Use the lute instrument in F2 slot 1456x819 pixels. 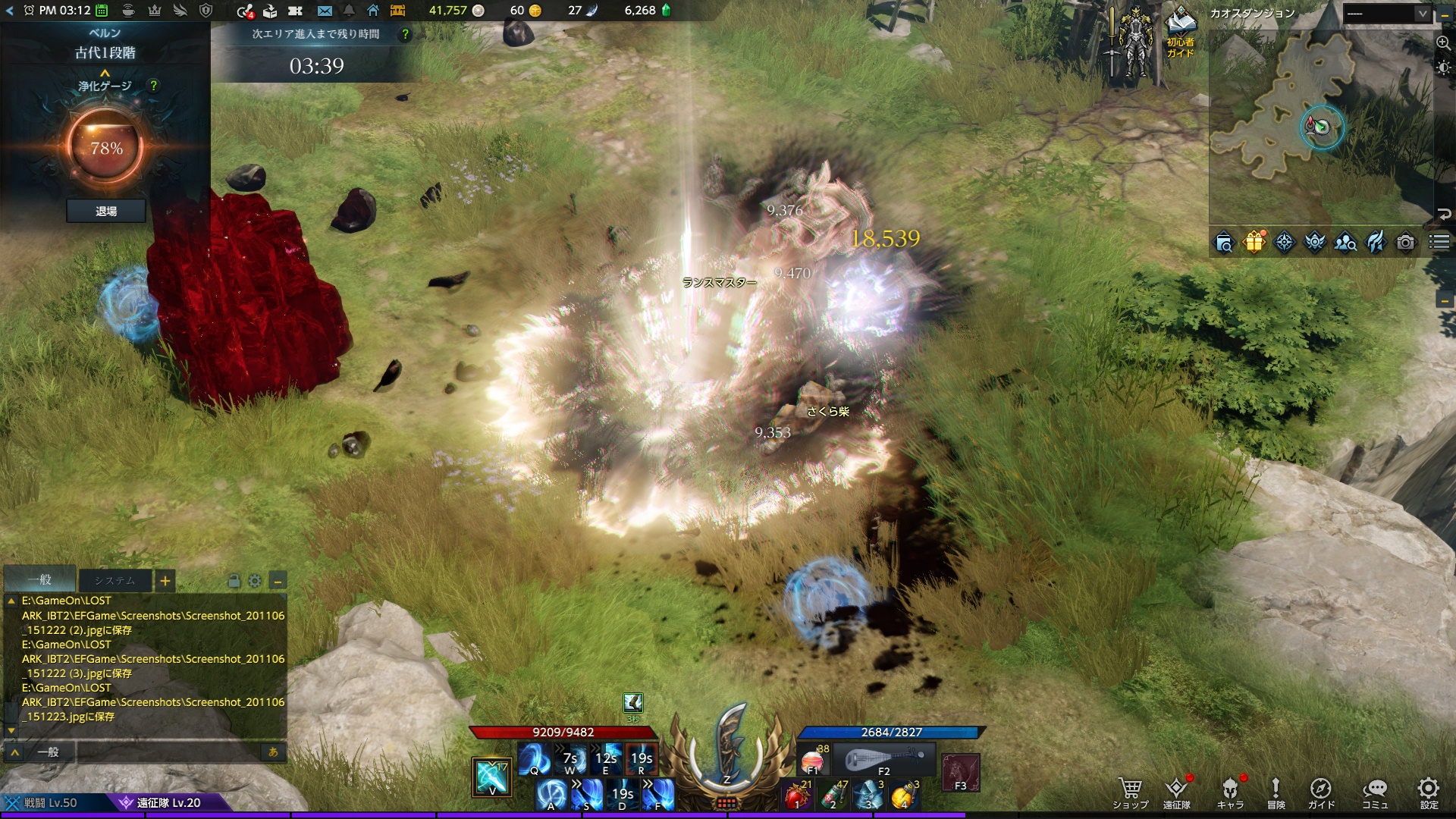pos(884,759)
